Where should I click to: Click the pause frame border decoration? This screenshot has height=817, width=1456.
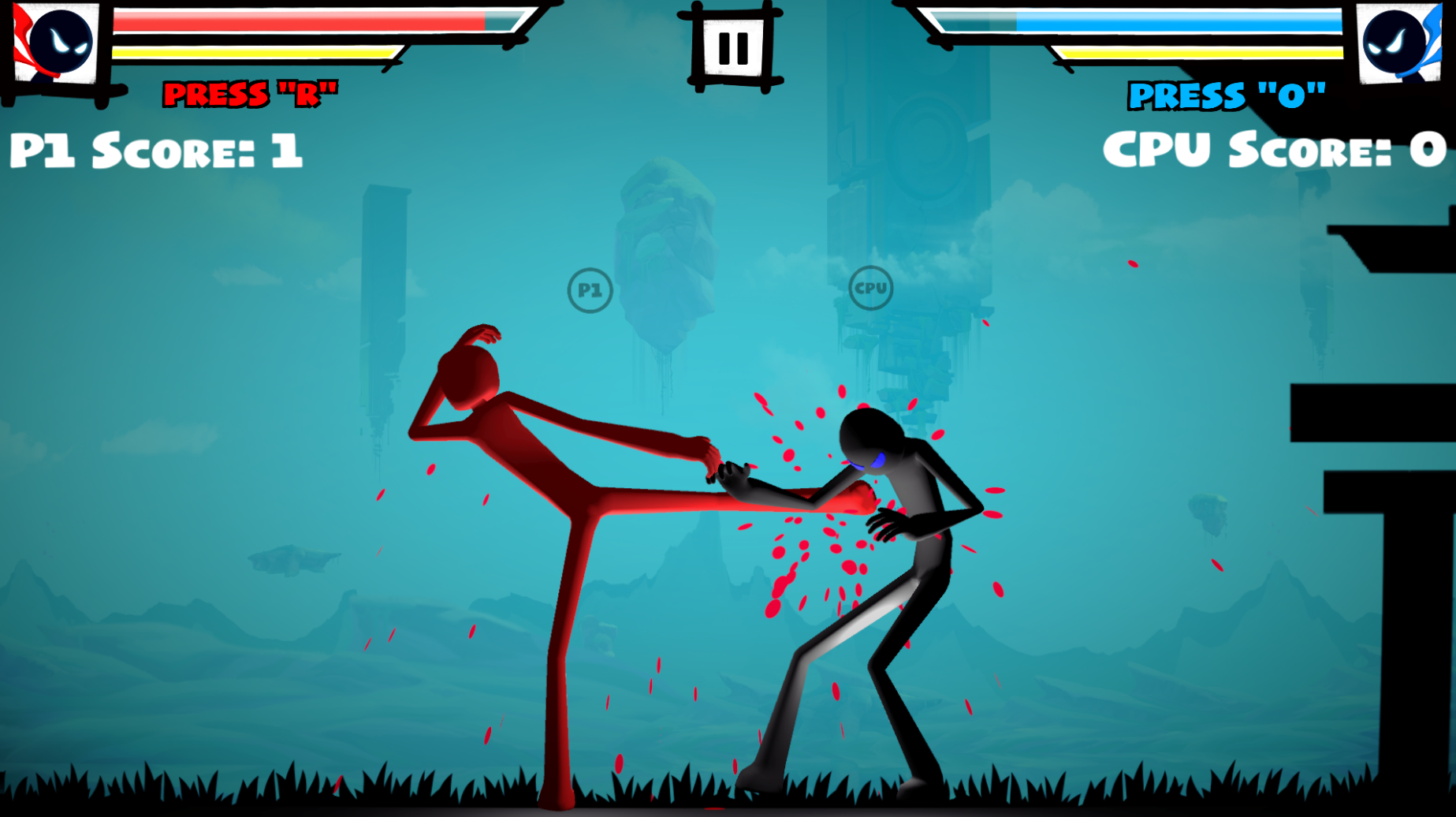[734, 14]
